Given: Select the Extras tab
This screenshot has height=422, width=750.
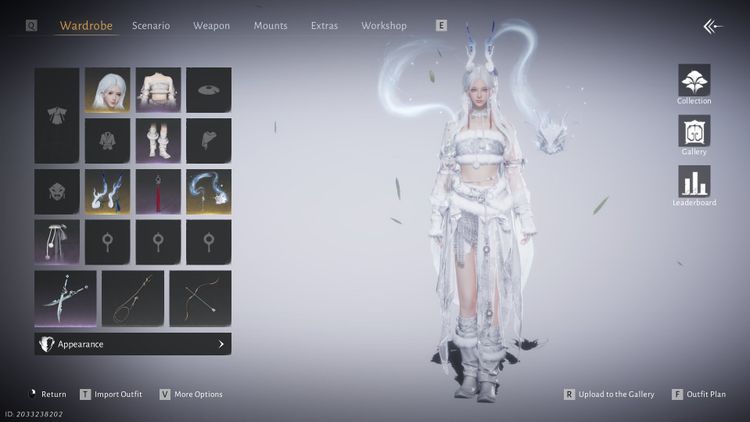Looking at the screenshot, I should [x=324, y=25].
